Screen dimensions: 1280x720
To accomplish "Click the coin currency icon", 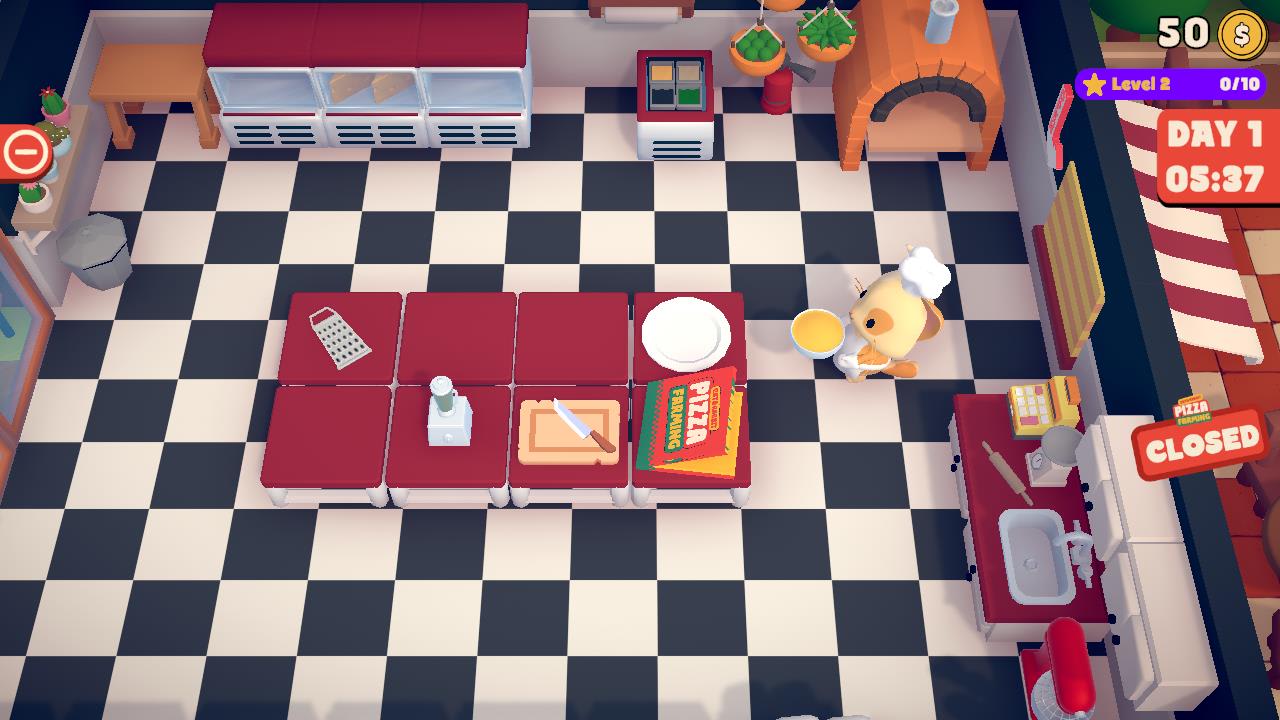I will click(1240, 37).
